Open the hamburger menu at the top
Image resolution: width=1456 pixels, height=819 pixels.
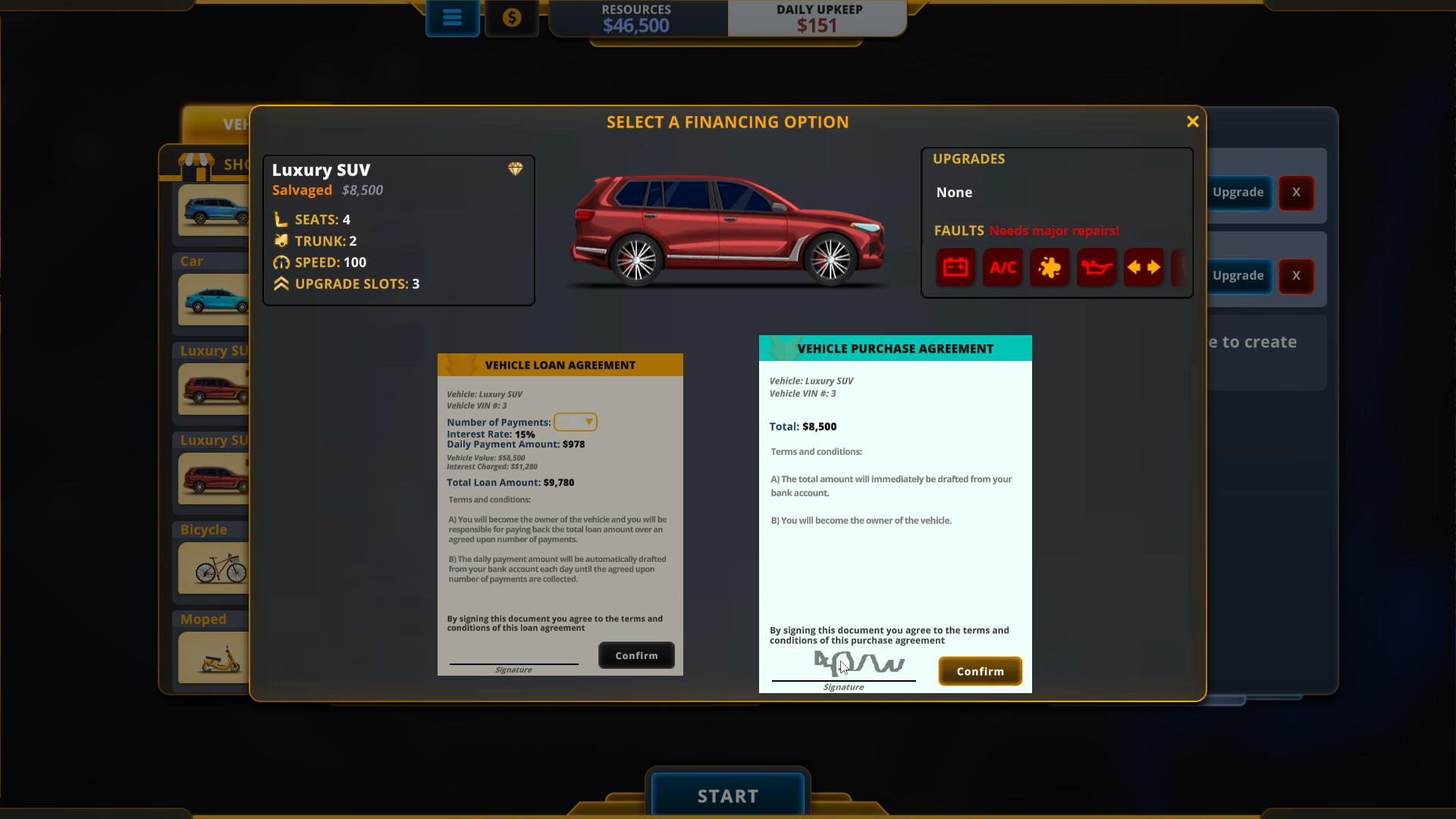(x=453, y=17)
